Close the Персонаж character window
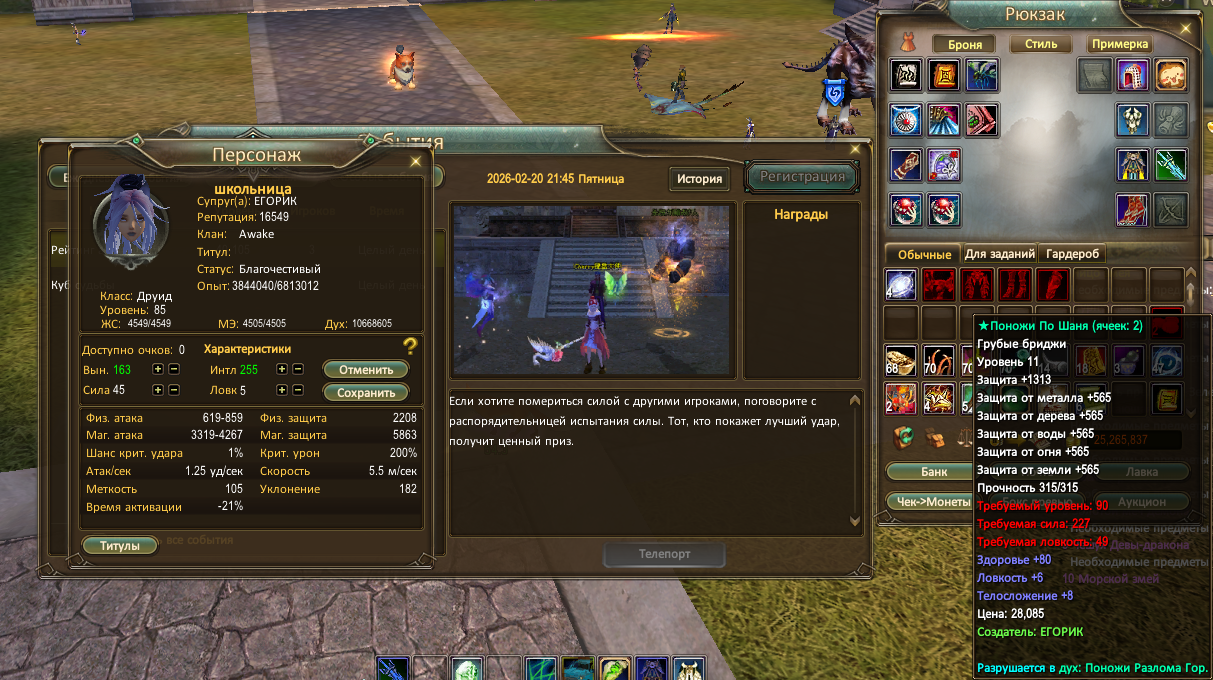 [x=416, y=160]
